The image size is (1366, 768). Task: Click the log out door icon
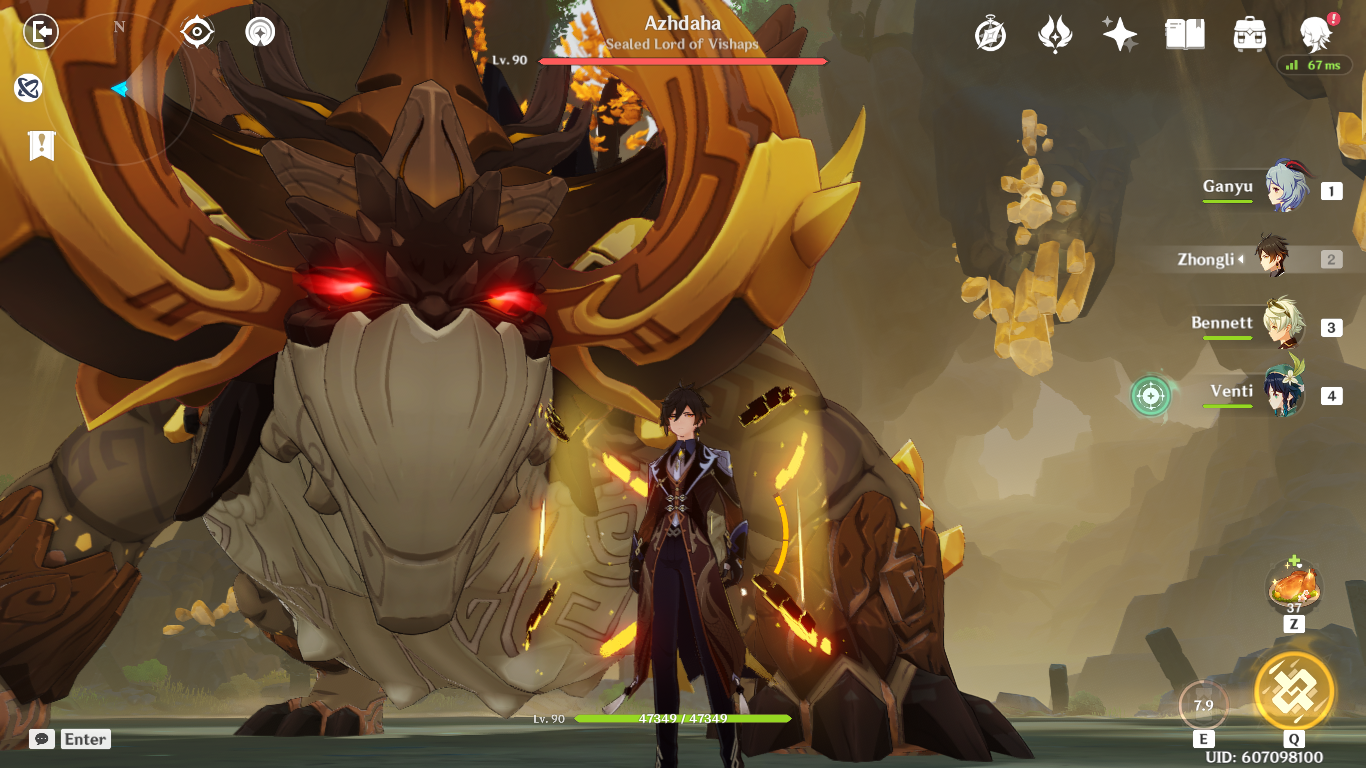pyautogui.click(x=41, y=31)
